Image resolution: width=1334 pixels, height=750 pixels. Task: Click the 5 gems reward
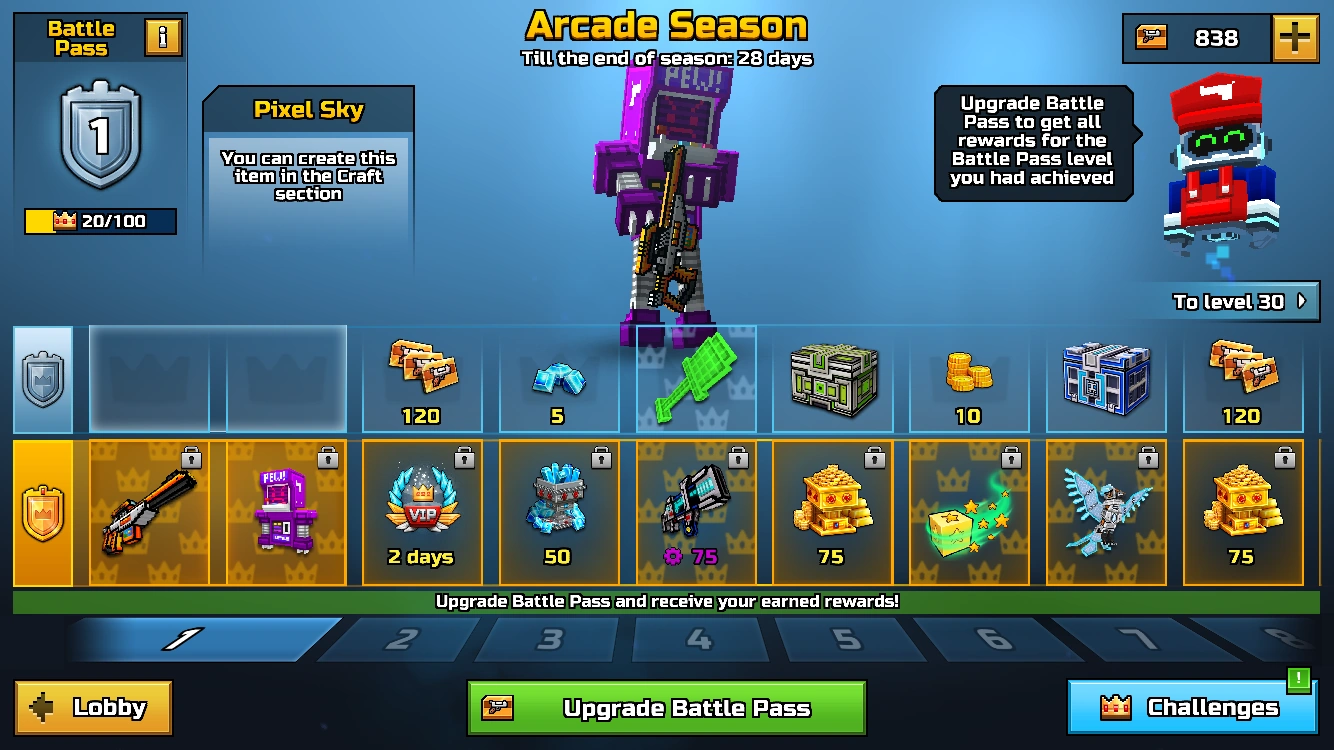(x=559, y=378)
